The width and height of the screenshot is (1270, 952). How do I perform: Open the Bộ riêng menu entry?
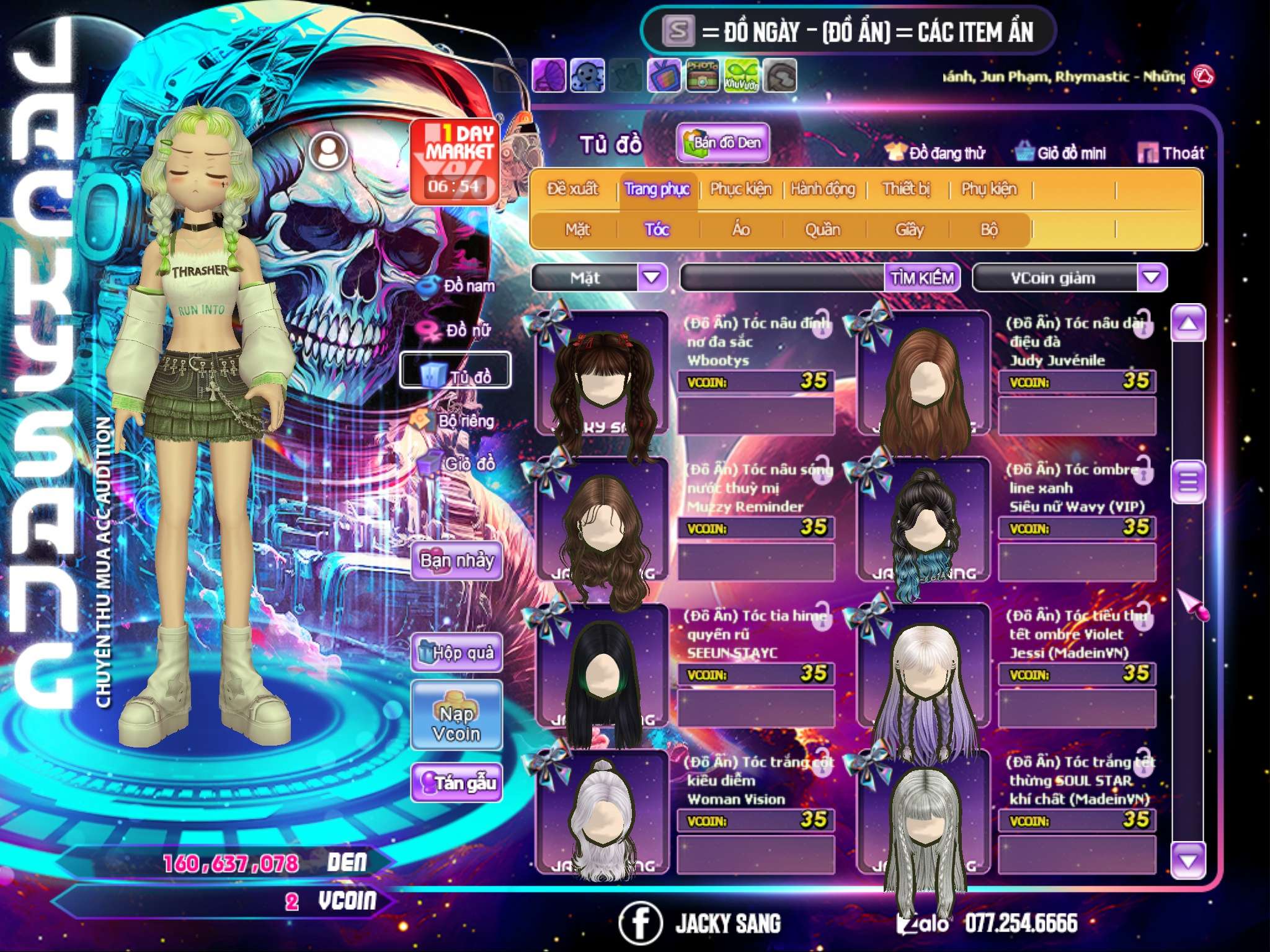coord(456,421)
